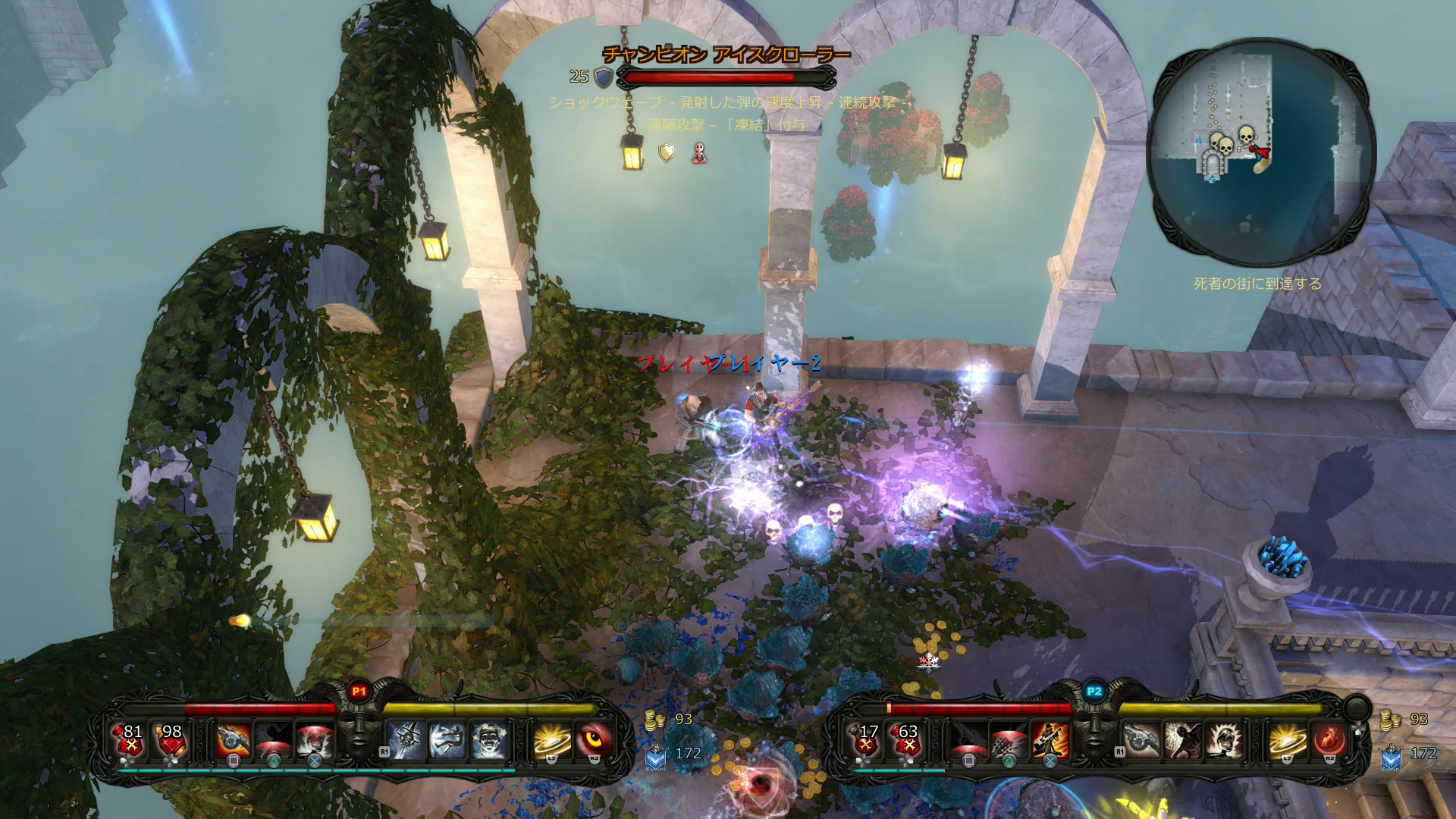Viewport: 1456px width, 819px height.
Task: Activate Player 1's dizzy stars face ability
Action: pyautogui.click(x=488, y=740)
